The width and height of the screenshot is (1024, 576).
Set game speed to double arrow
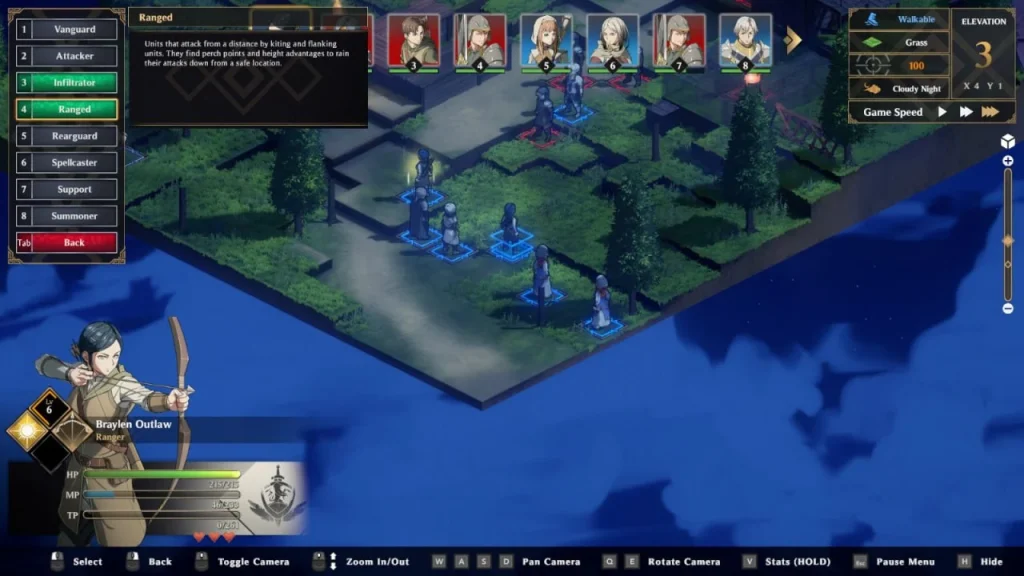966,112
